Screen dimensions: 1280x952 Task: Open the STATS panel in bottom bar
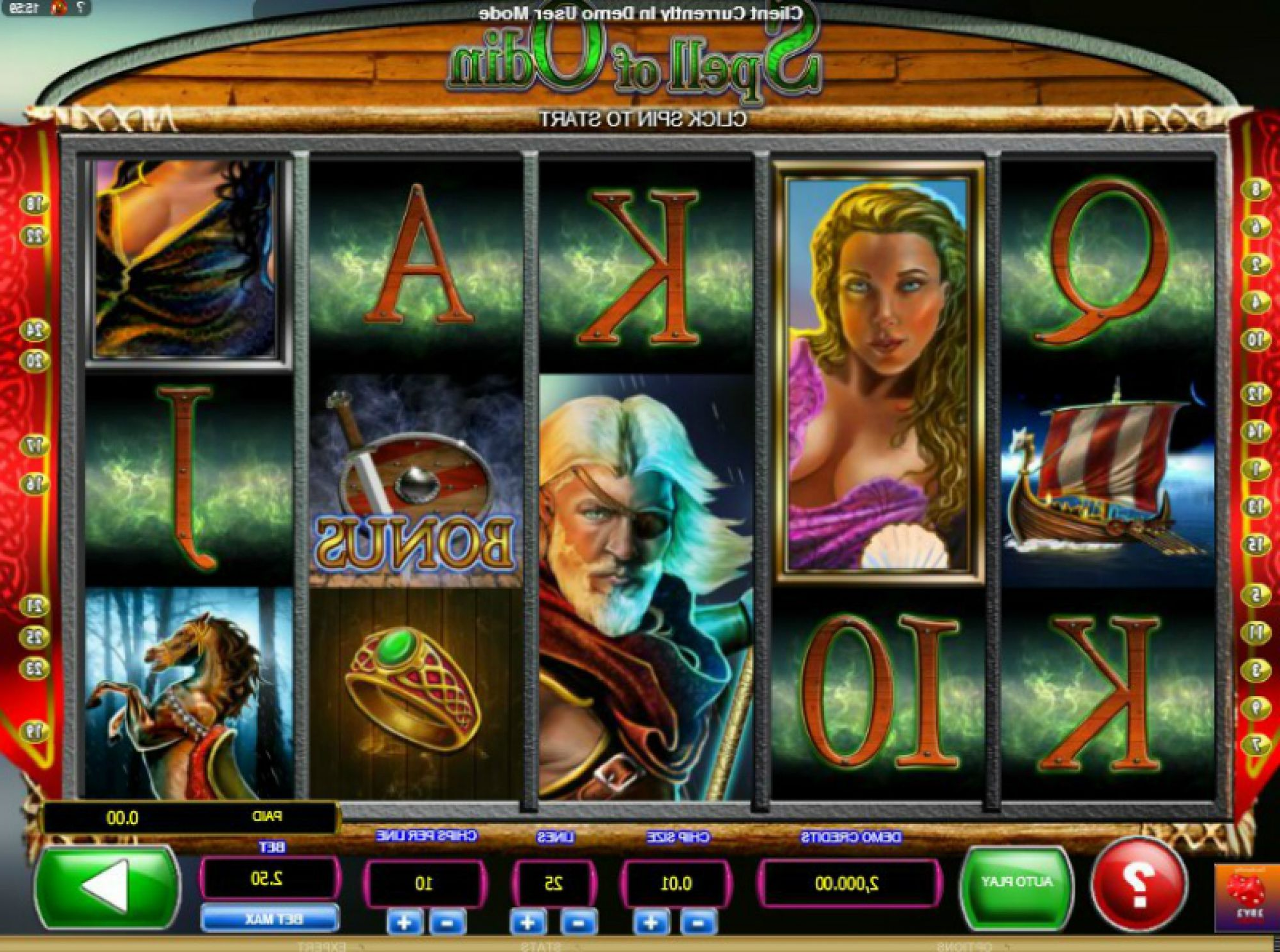[x=540, y=946]
